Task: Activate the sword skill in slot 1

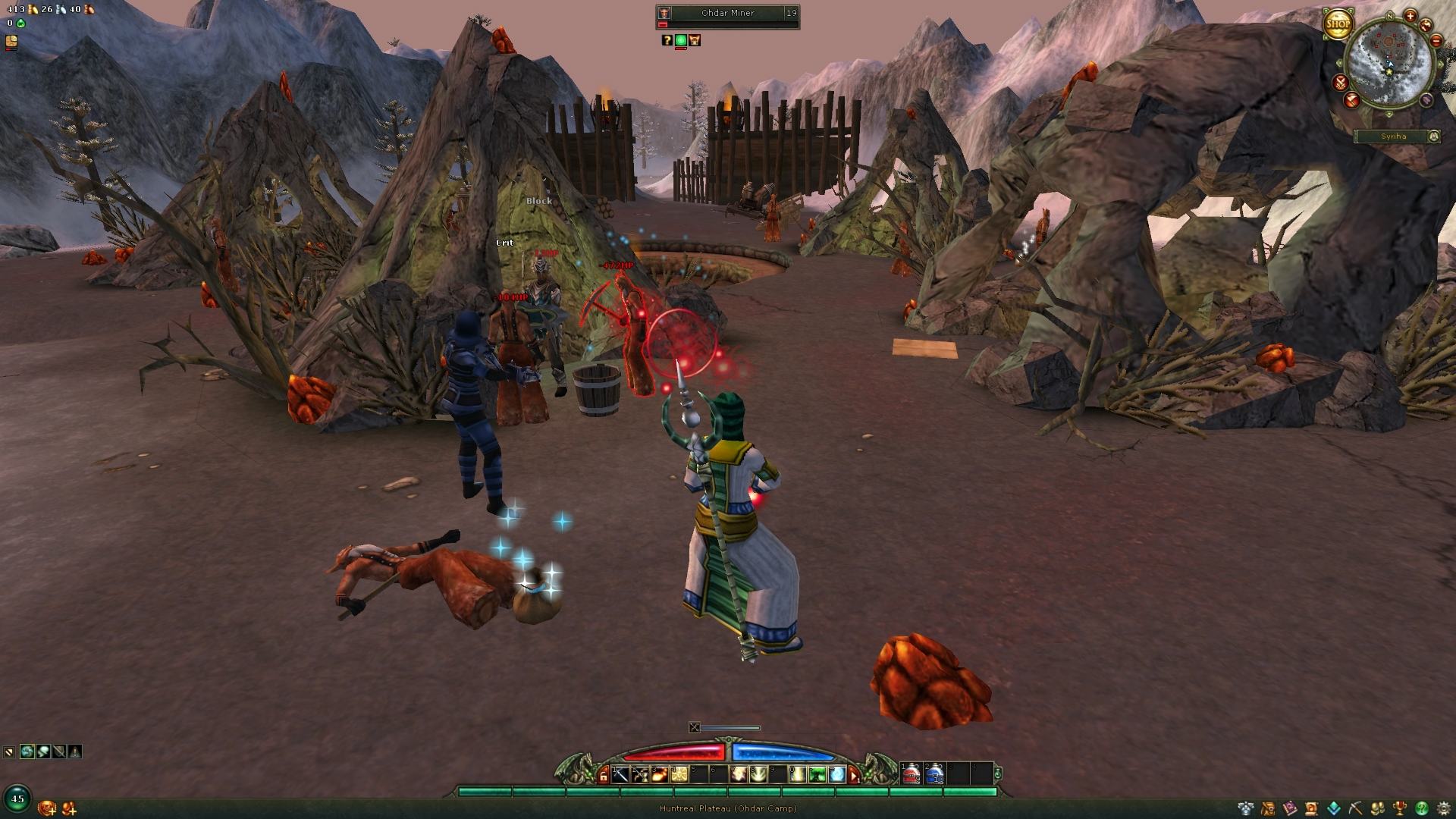Action: pos(621,774)
